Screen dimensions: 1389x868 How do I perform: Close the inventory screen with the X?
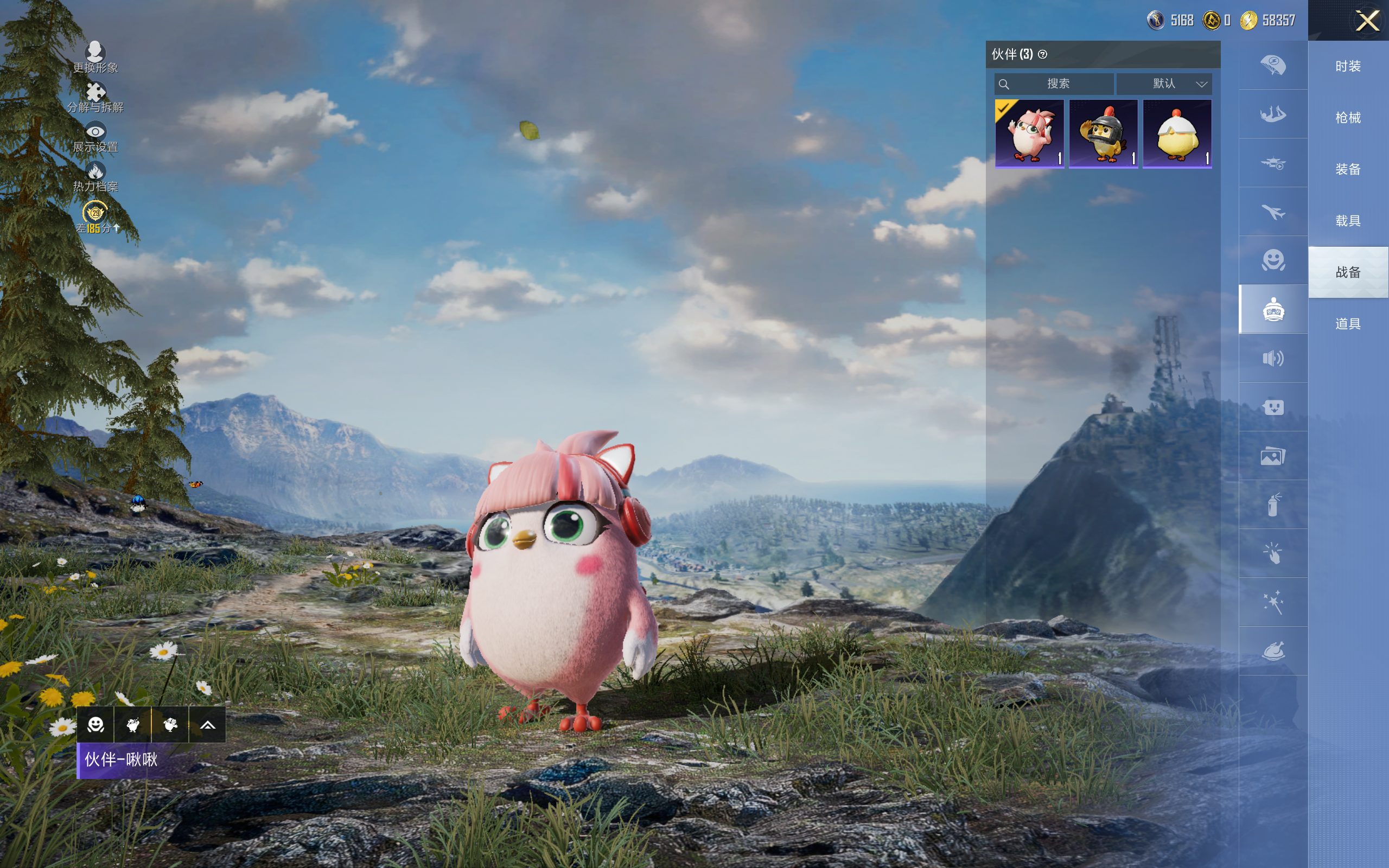(x=1367, y=21)
